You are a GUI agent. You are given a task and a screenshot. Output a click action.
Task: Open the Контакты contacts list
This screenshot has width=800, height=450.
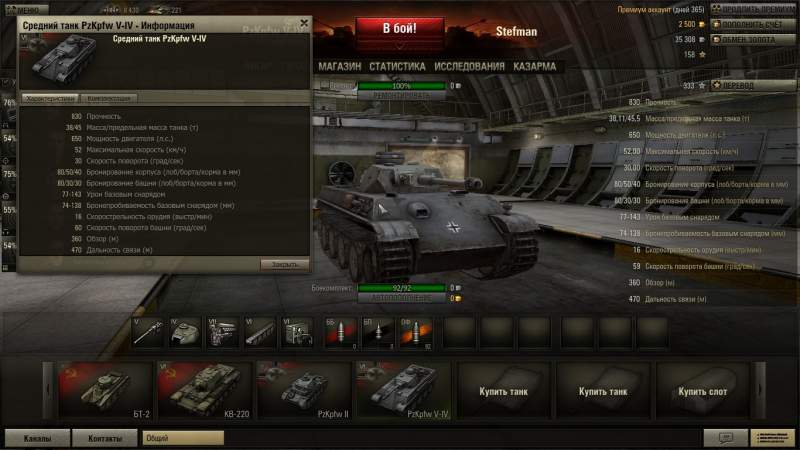click(x=105, y=438)
